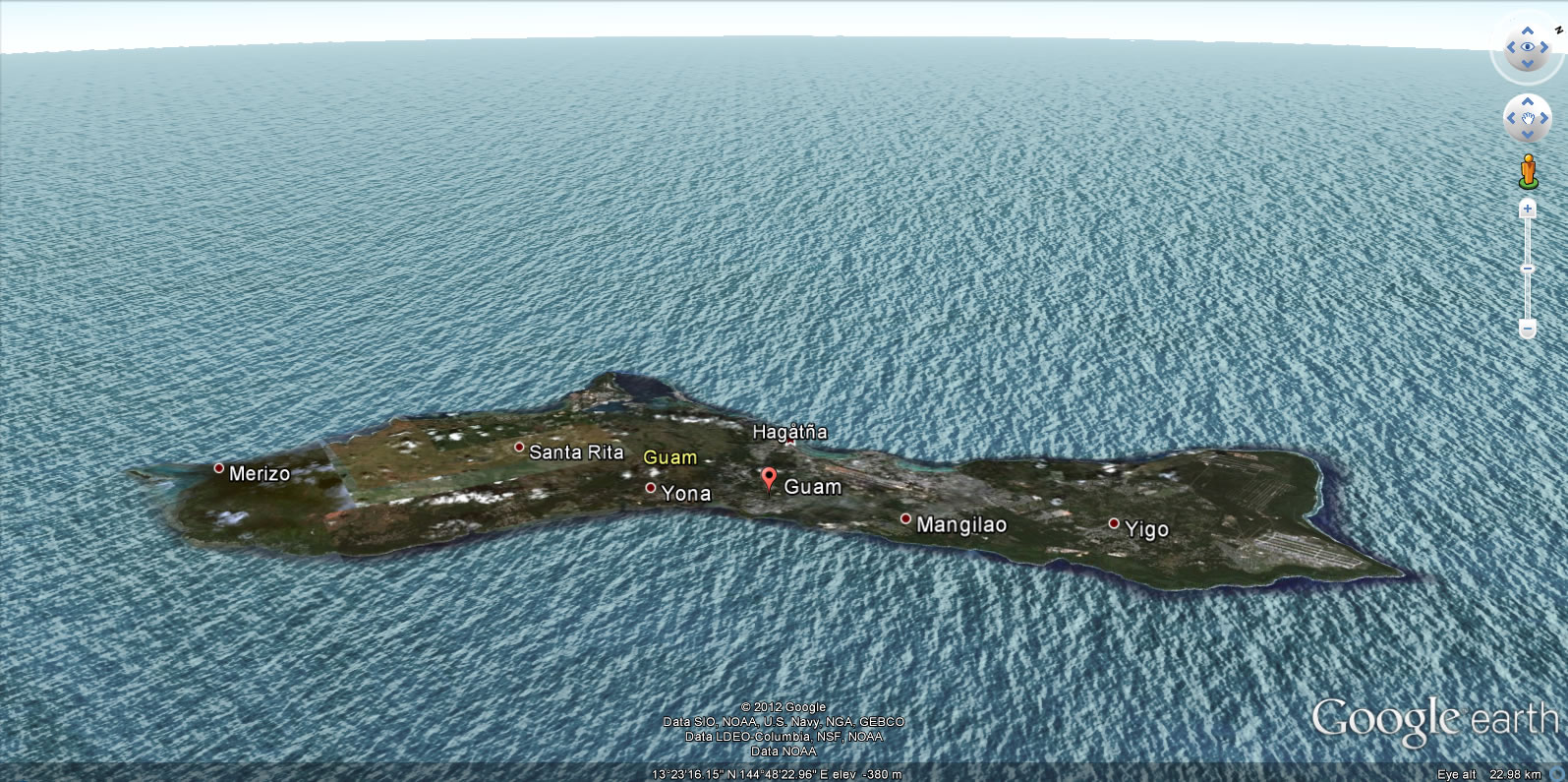
Task: Reset north by clicking the N compass marker
Action: click(x=1558, y=29)
